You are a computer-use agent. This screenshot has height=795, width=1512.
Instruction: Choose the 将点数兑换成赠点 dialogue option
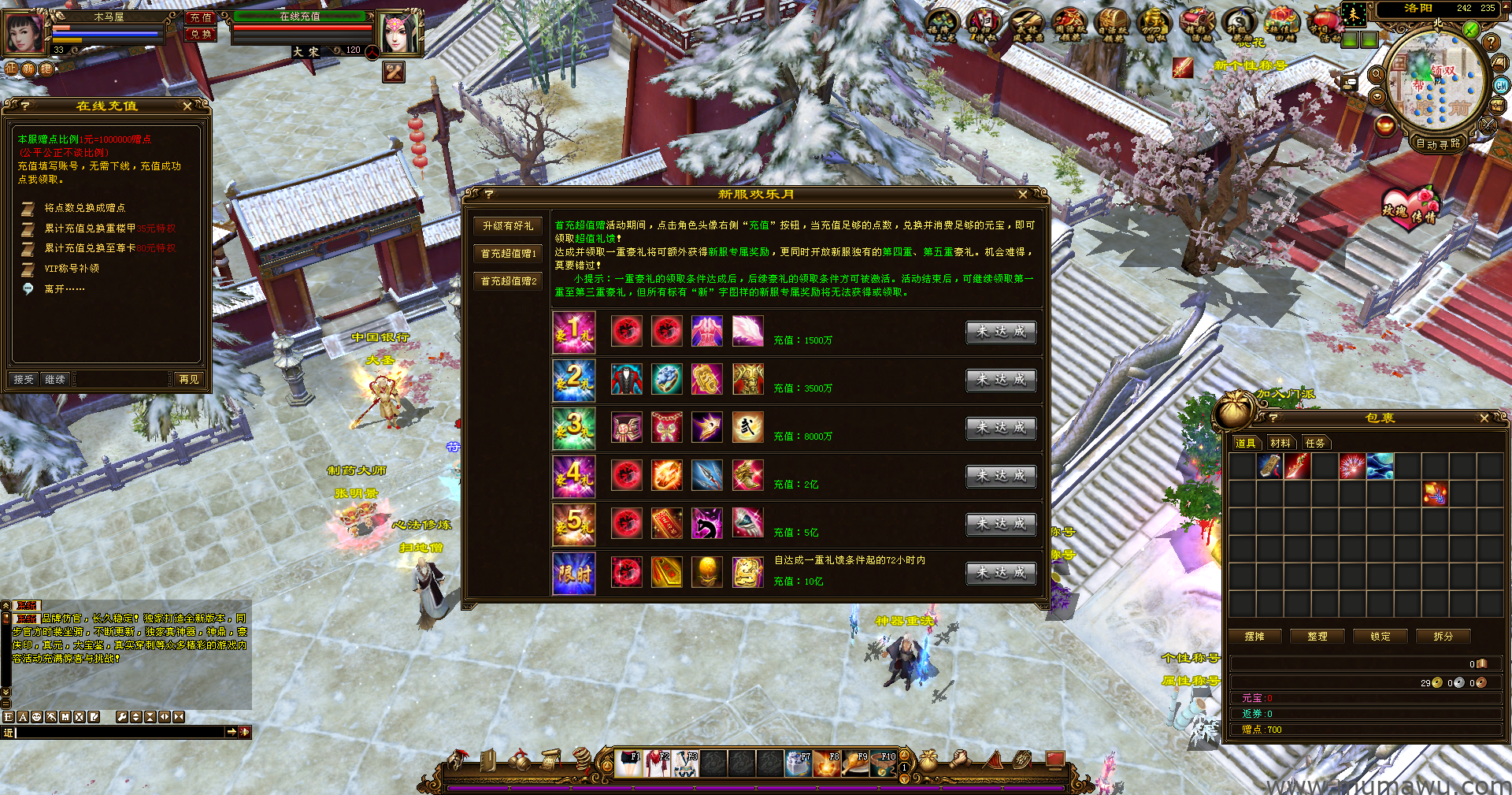click(84, 208)
